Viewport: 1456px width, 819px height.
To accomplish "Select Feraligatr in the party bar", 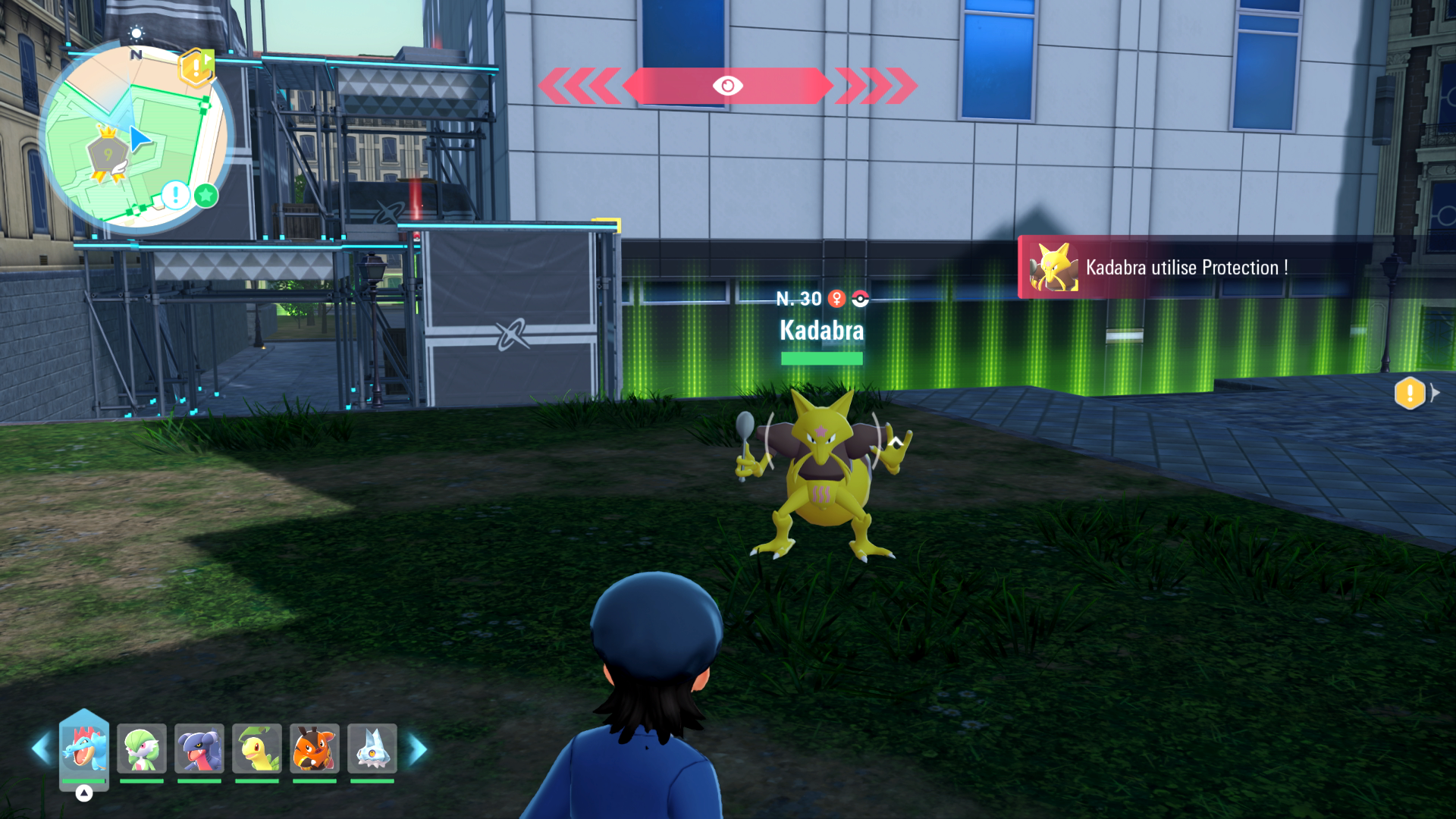I will tap(84, 748).
